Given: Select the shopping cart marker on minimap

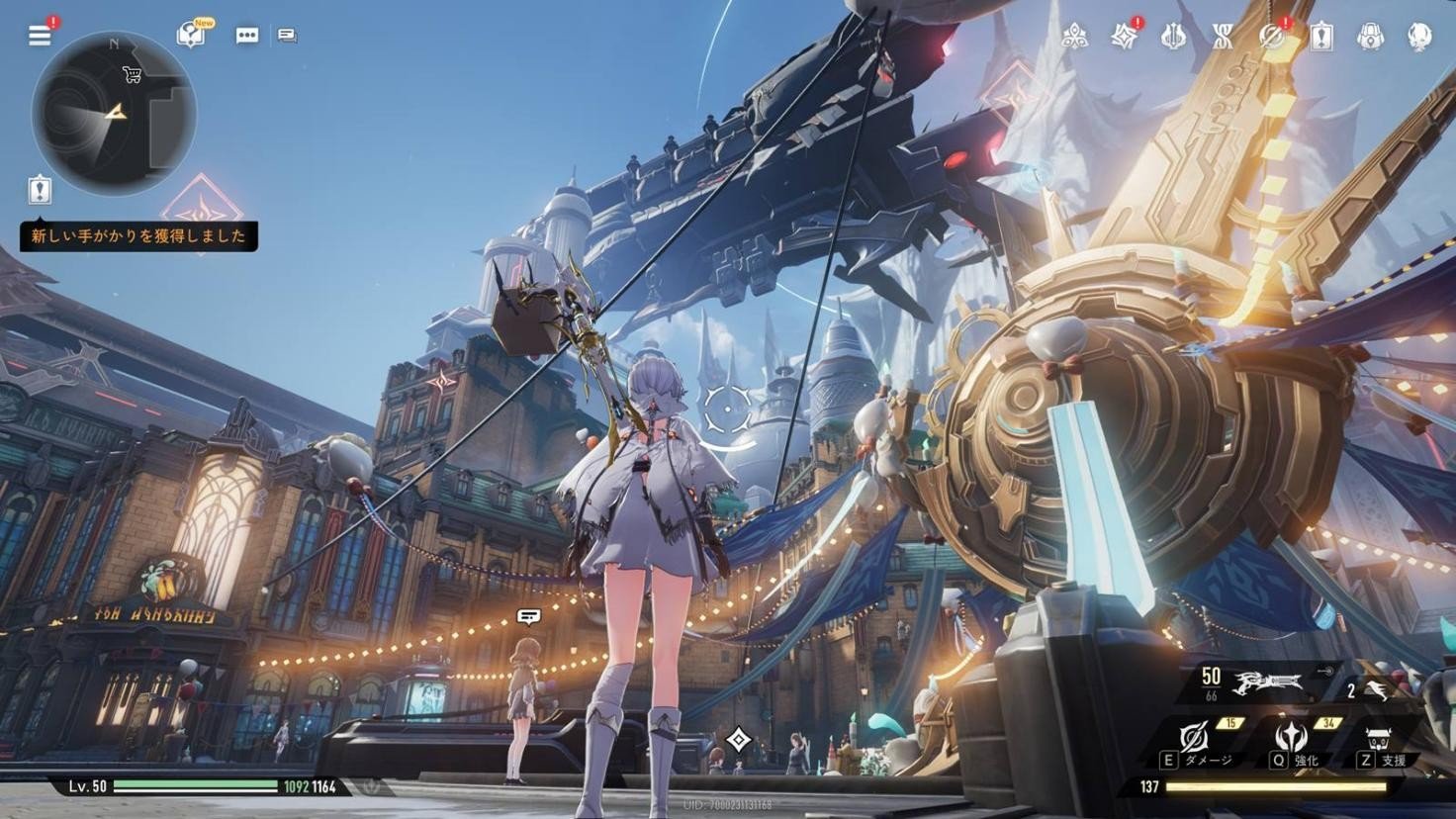Looking at the screenshot, I should point(132,74).
